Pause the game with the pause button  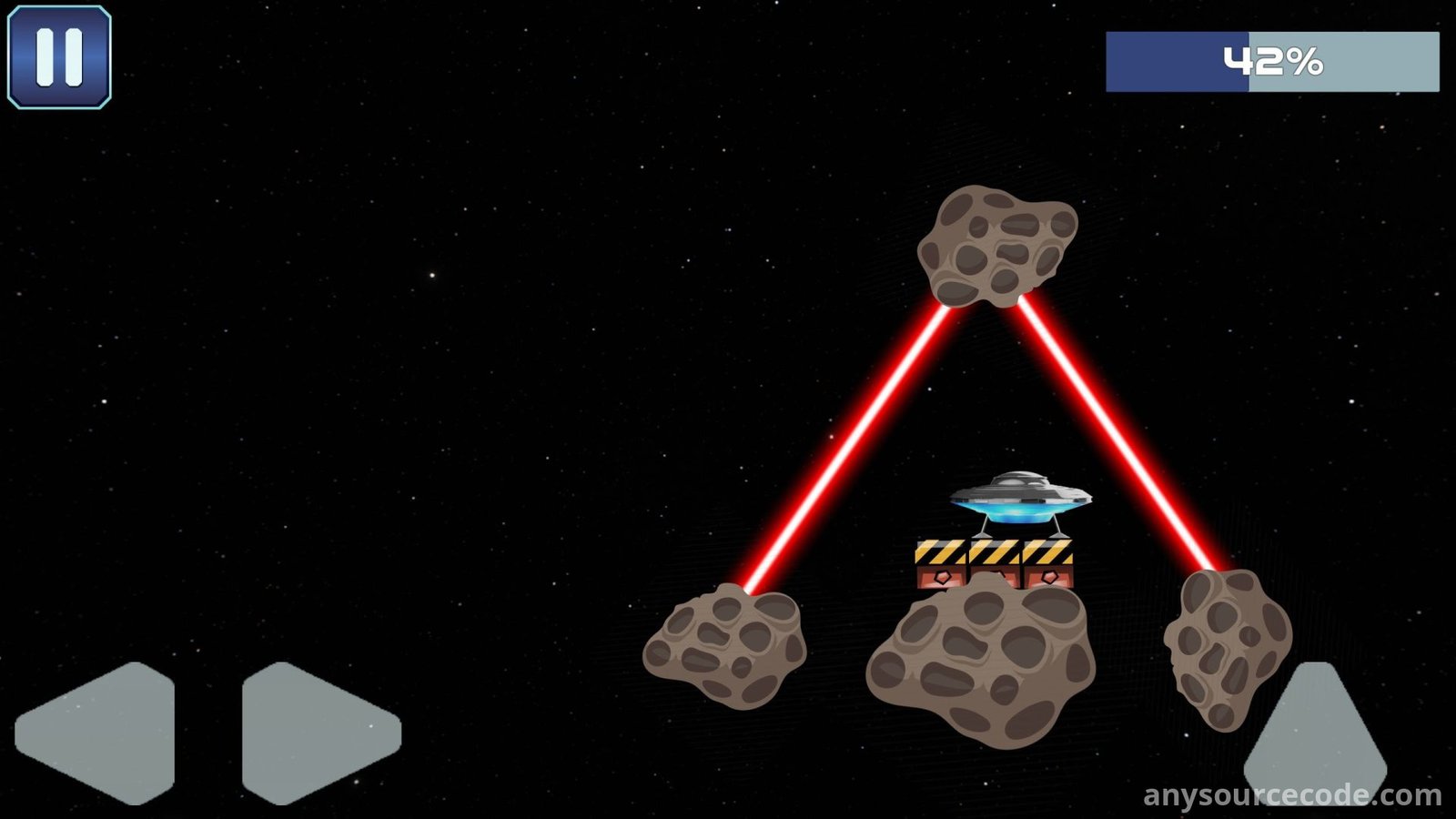(59, 57)
